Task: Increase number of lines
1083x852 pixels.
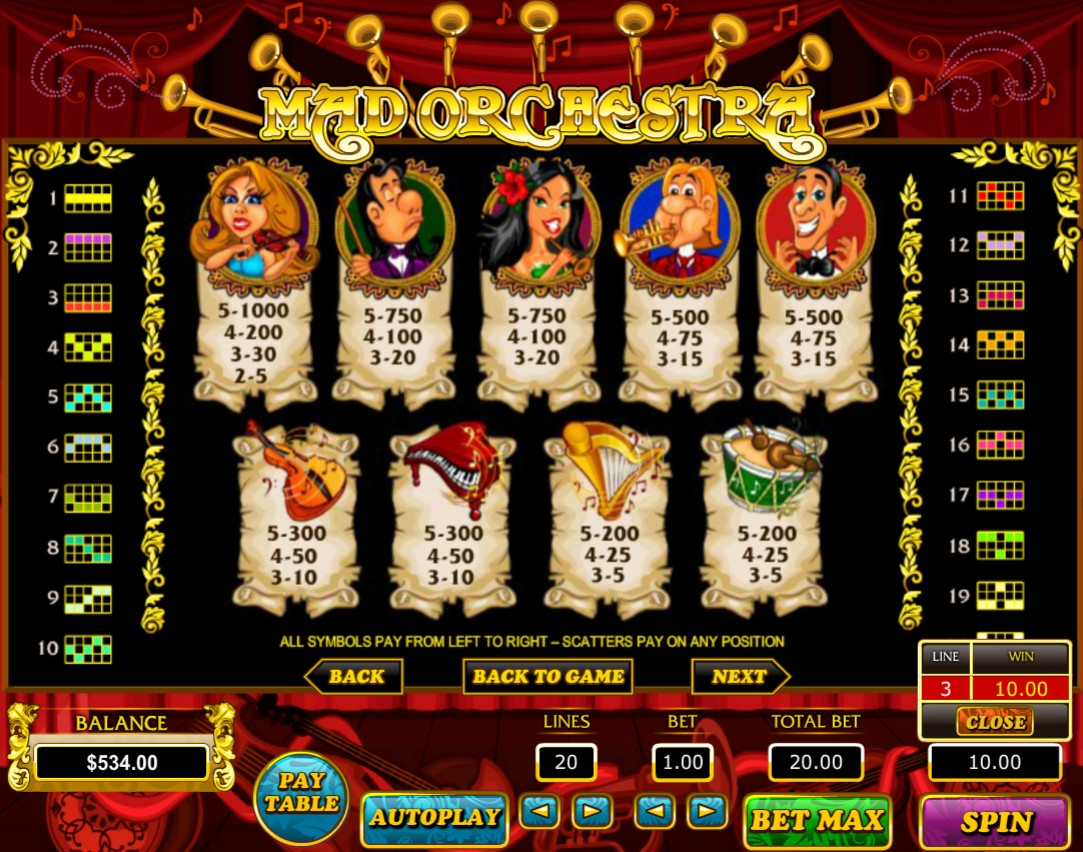Action: [592, 810]
